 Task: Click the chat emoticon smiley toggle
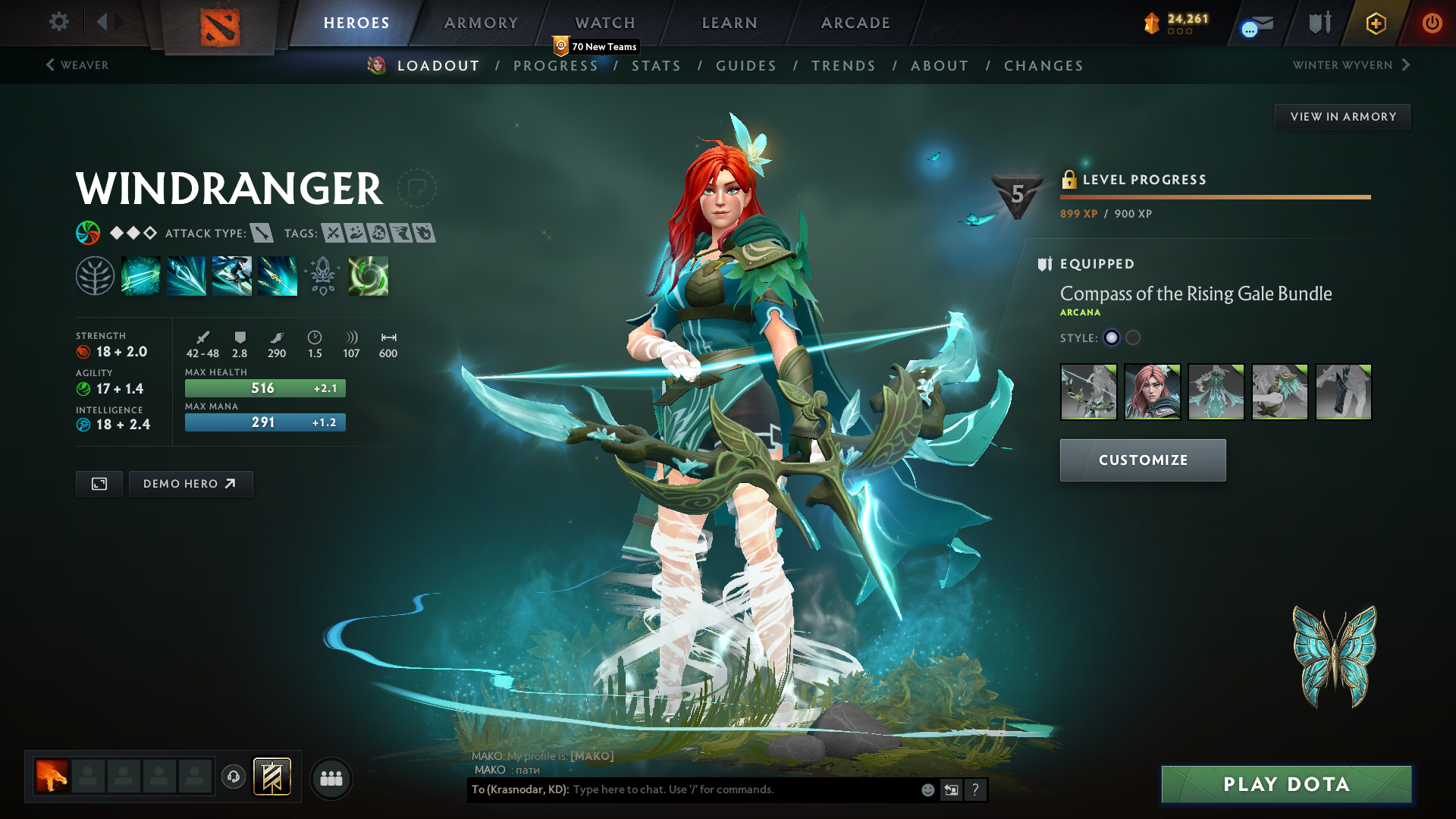click(927, 789)
